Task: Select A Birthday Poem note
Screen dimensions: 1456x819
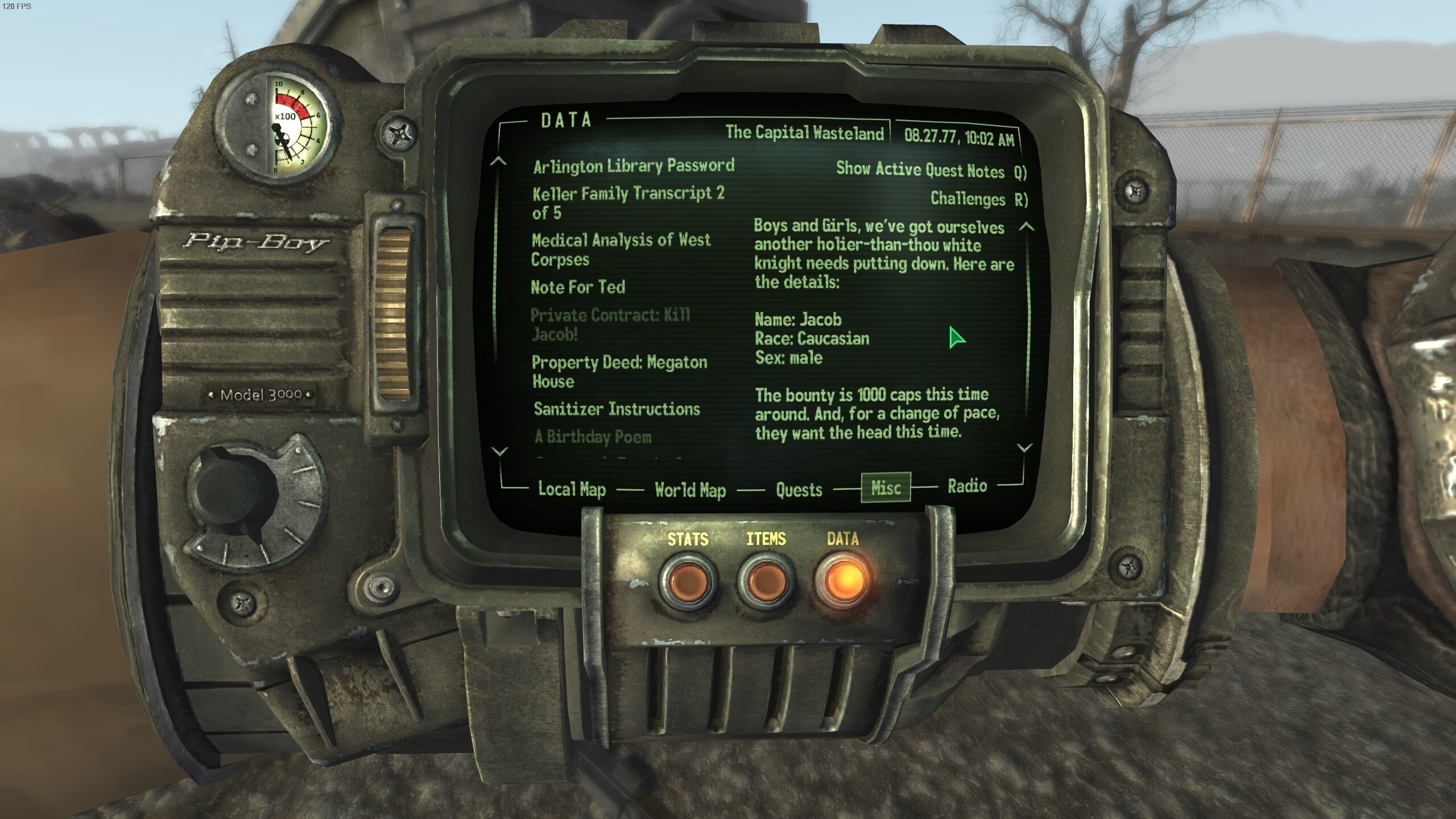Action: [x=593, y=437]
